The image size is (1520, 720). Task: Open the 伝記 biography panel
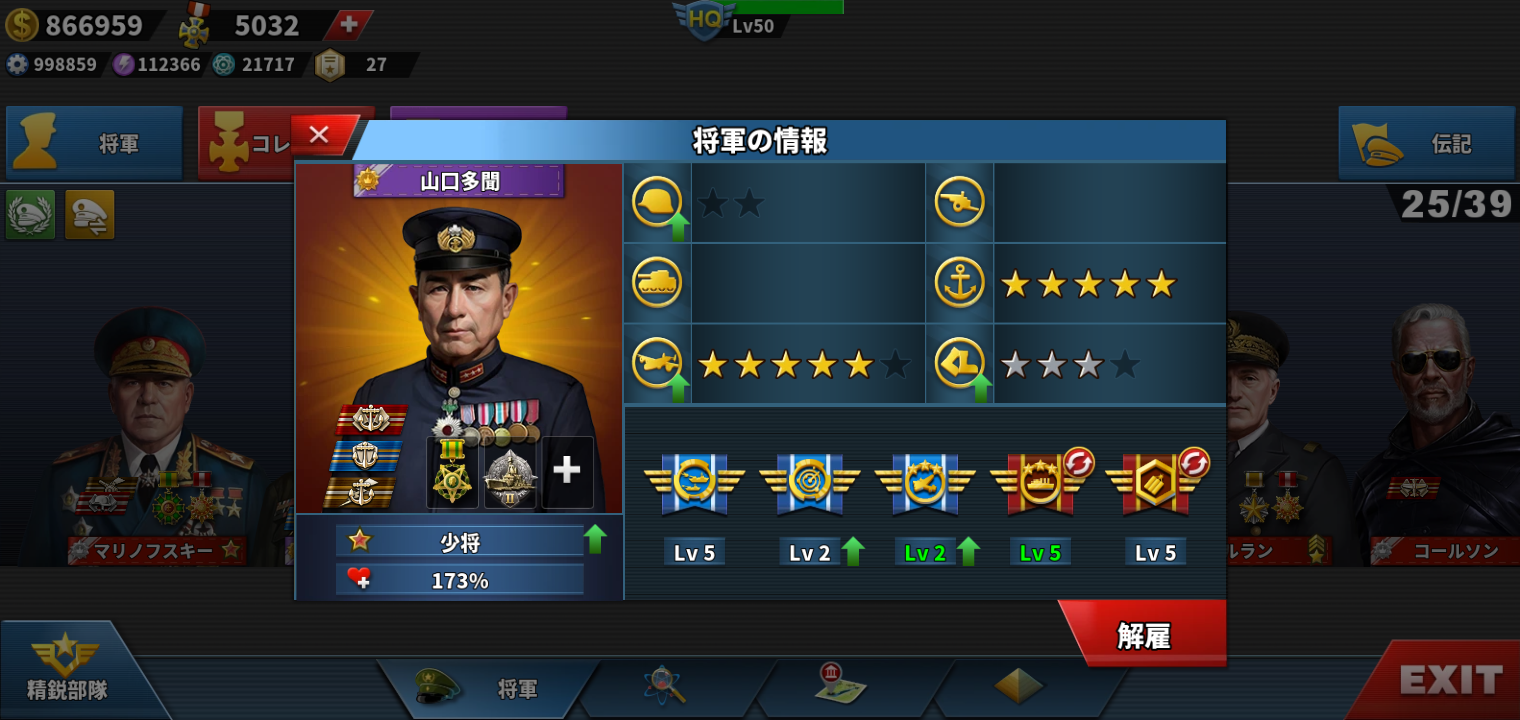[x=1426, y=144]
